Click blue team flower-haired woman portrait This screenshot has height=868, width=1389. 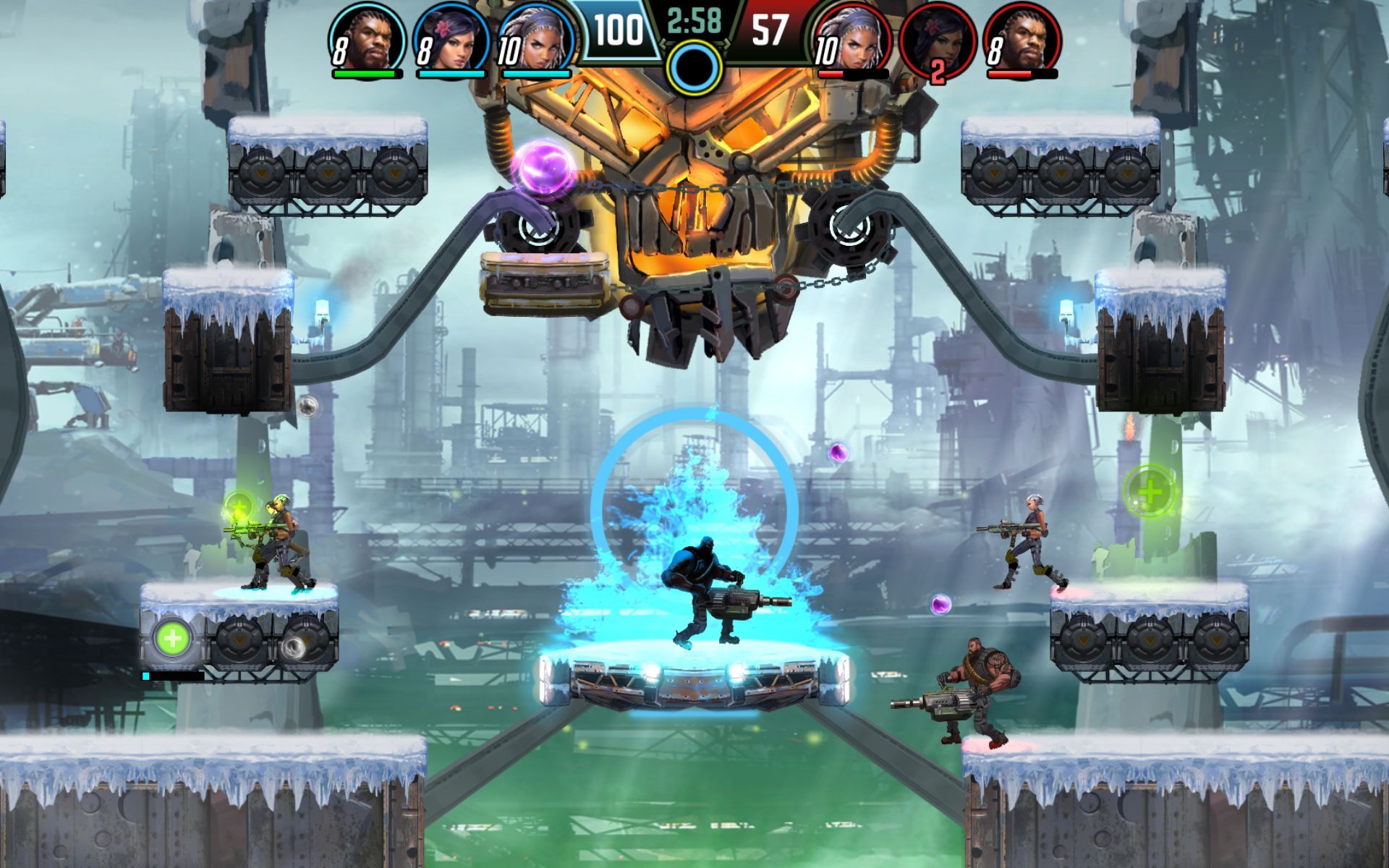pyautogui.click(x=451, y=39)
